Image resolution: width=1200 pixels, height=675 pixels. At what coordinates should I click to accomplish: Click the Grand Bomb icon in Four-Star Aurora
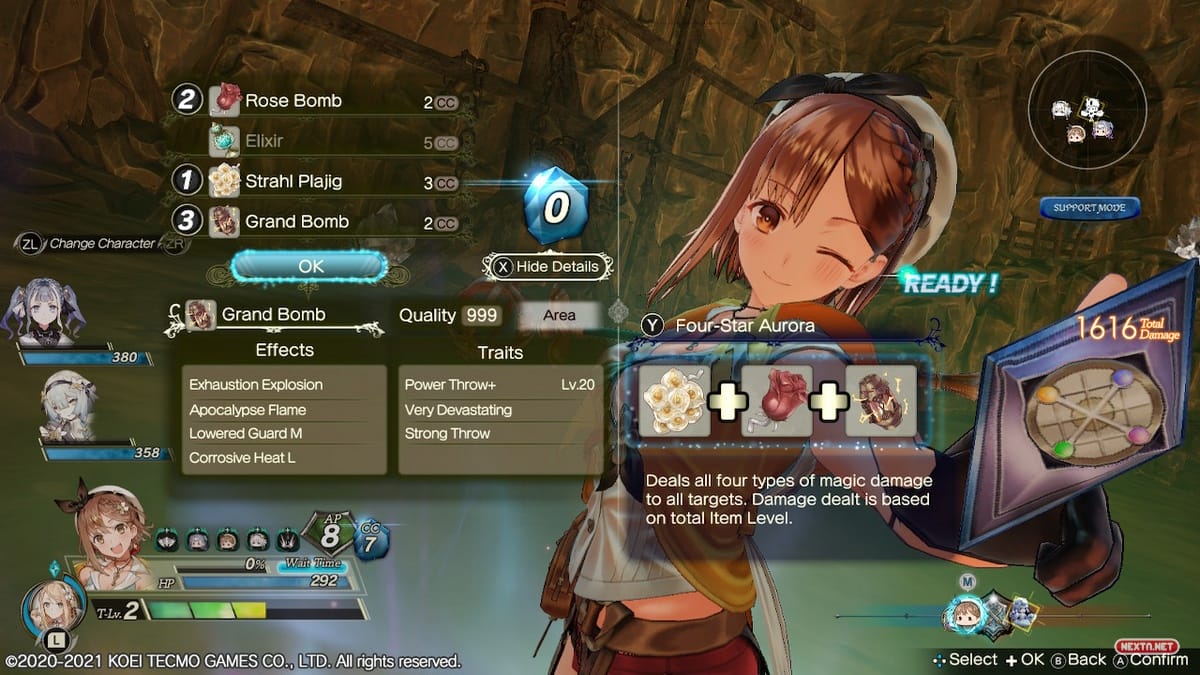(x=880, y=400)
